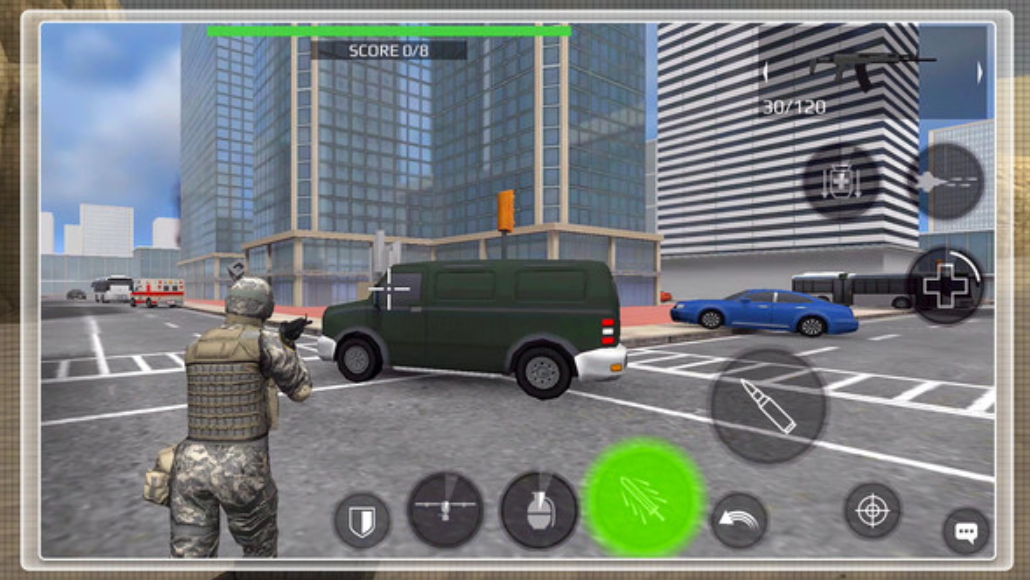Tap the bullet fire button
The width and height of the screenshot is (1030, 580).
(x=768, y=405)
